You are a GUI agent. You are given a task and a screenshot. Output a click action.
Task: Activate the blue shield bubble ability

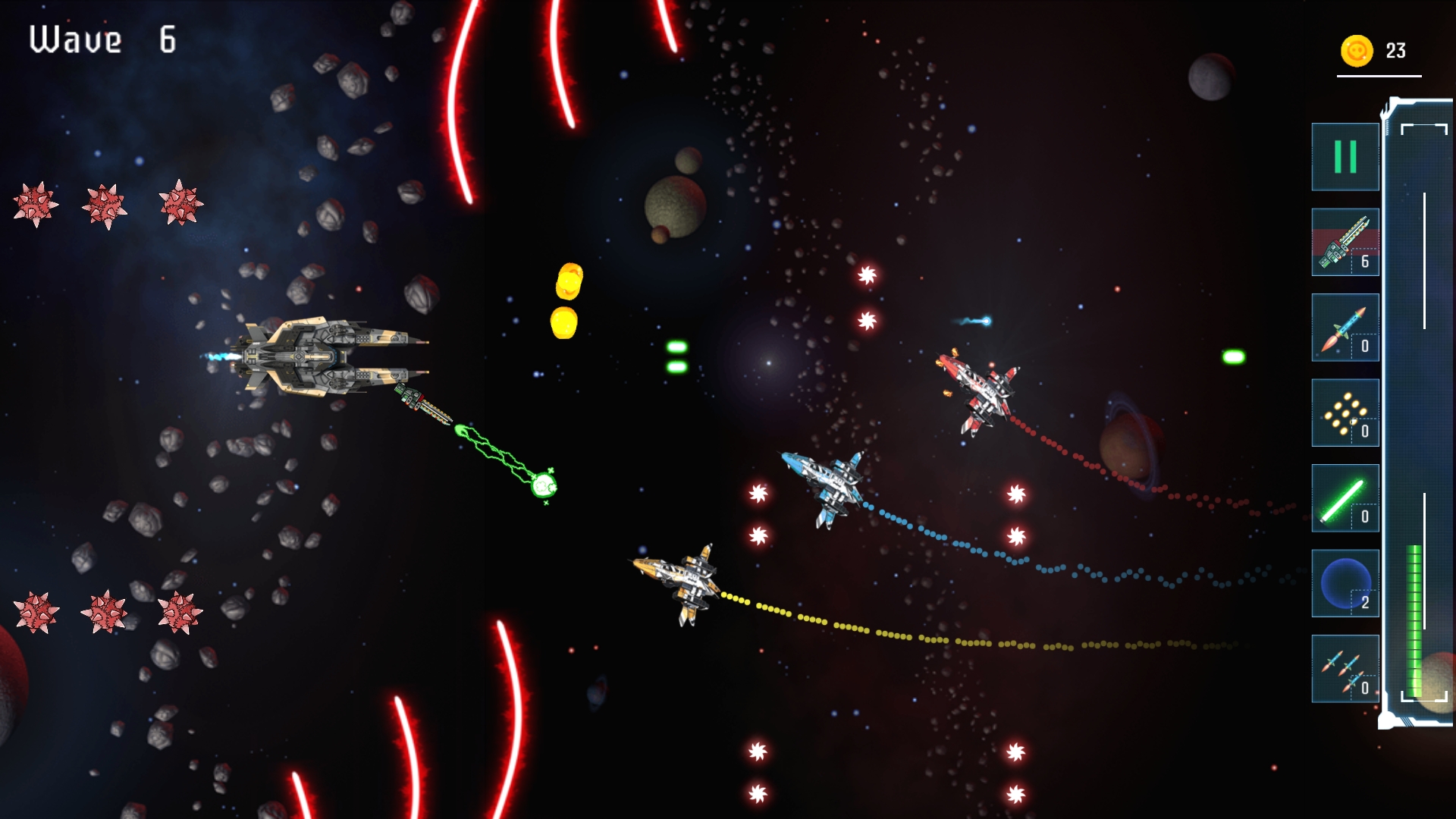[x=1345, y=584]
